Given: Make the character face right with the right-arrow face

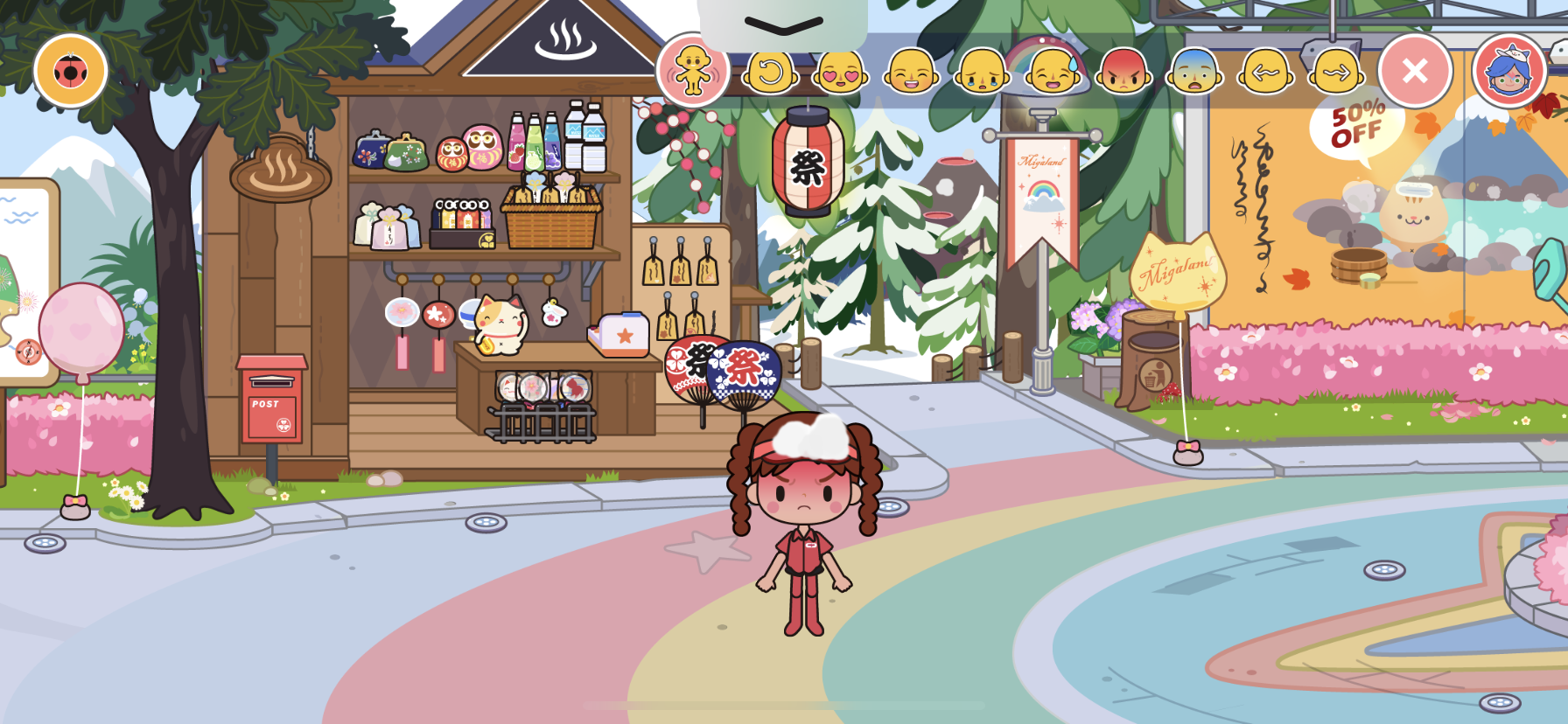Looking at the screenshot, I should pos(1337,73).
